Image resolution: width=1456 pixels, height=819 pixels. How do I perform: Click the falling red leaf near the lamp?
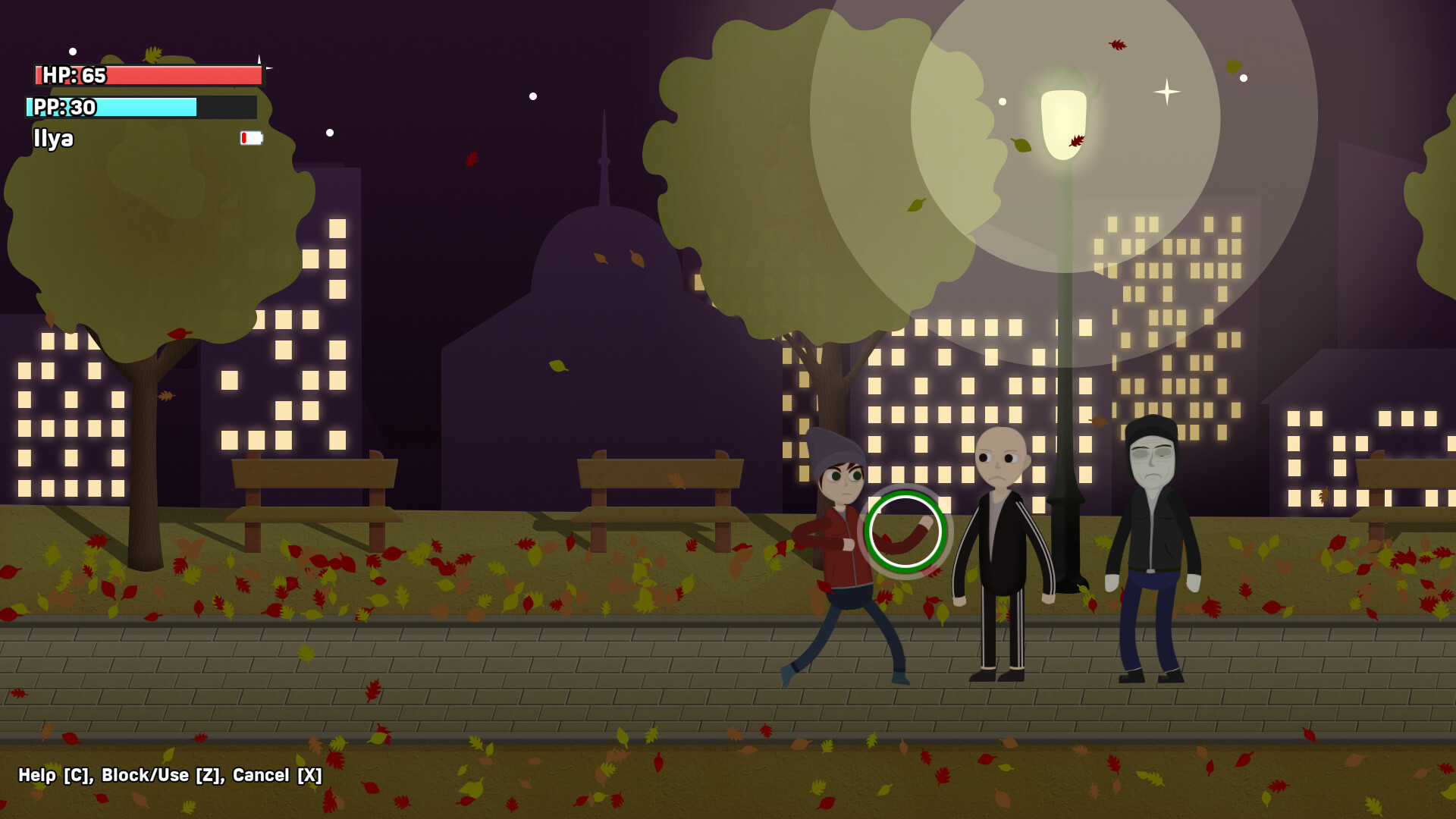click(1075, 142)
